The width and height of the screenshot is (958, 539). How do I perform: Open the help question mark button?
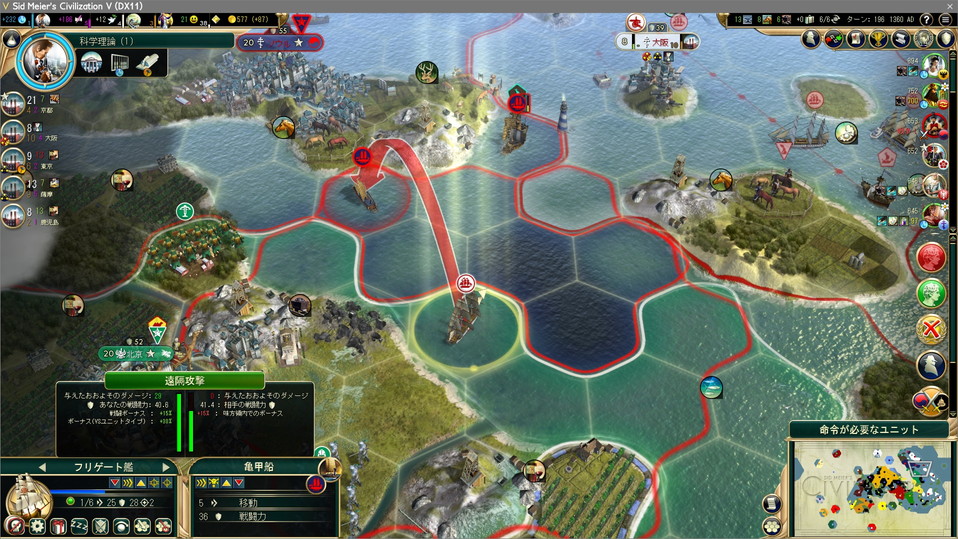(x=926, y=19)
